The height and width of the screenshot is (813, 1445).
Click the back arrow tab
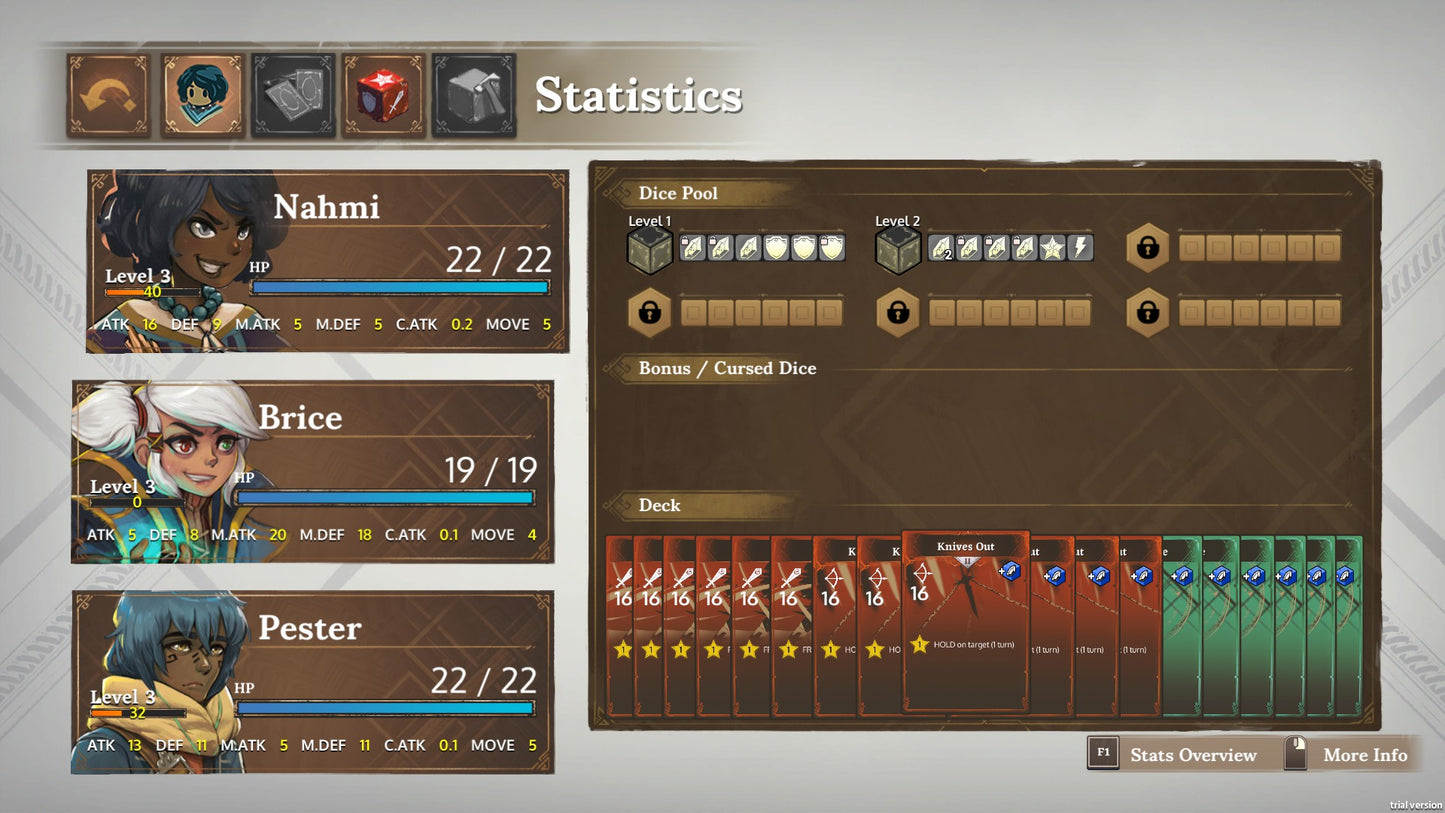pos(108,95)
